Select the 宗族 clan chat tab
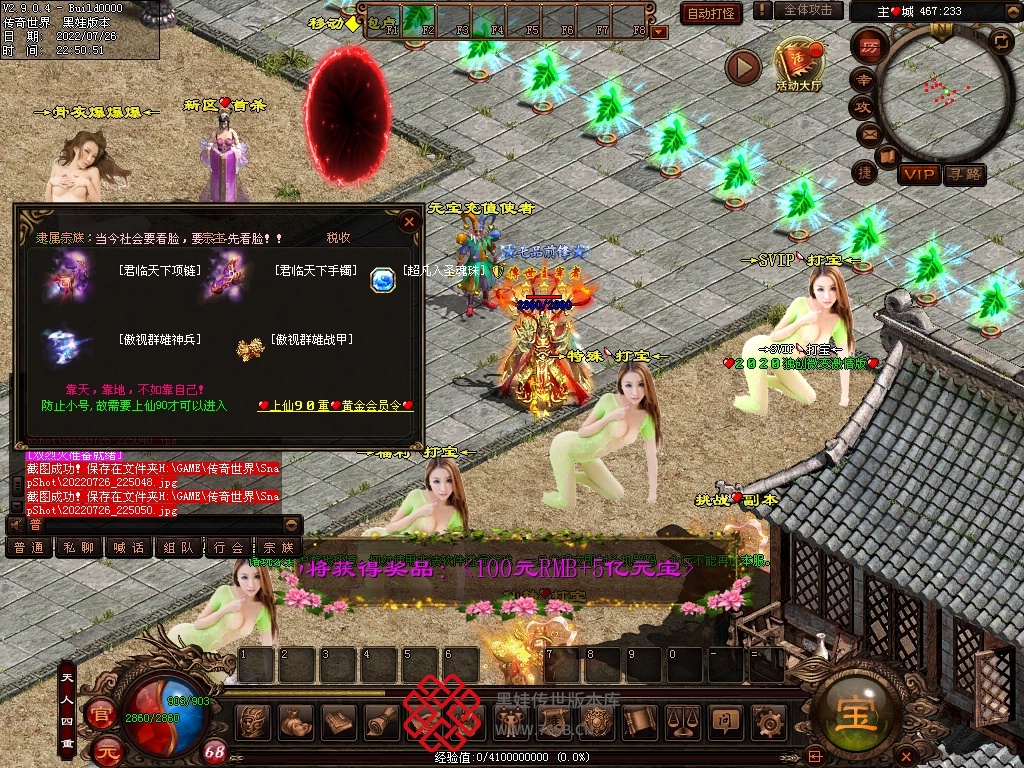 [279, 548]
